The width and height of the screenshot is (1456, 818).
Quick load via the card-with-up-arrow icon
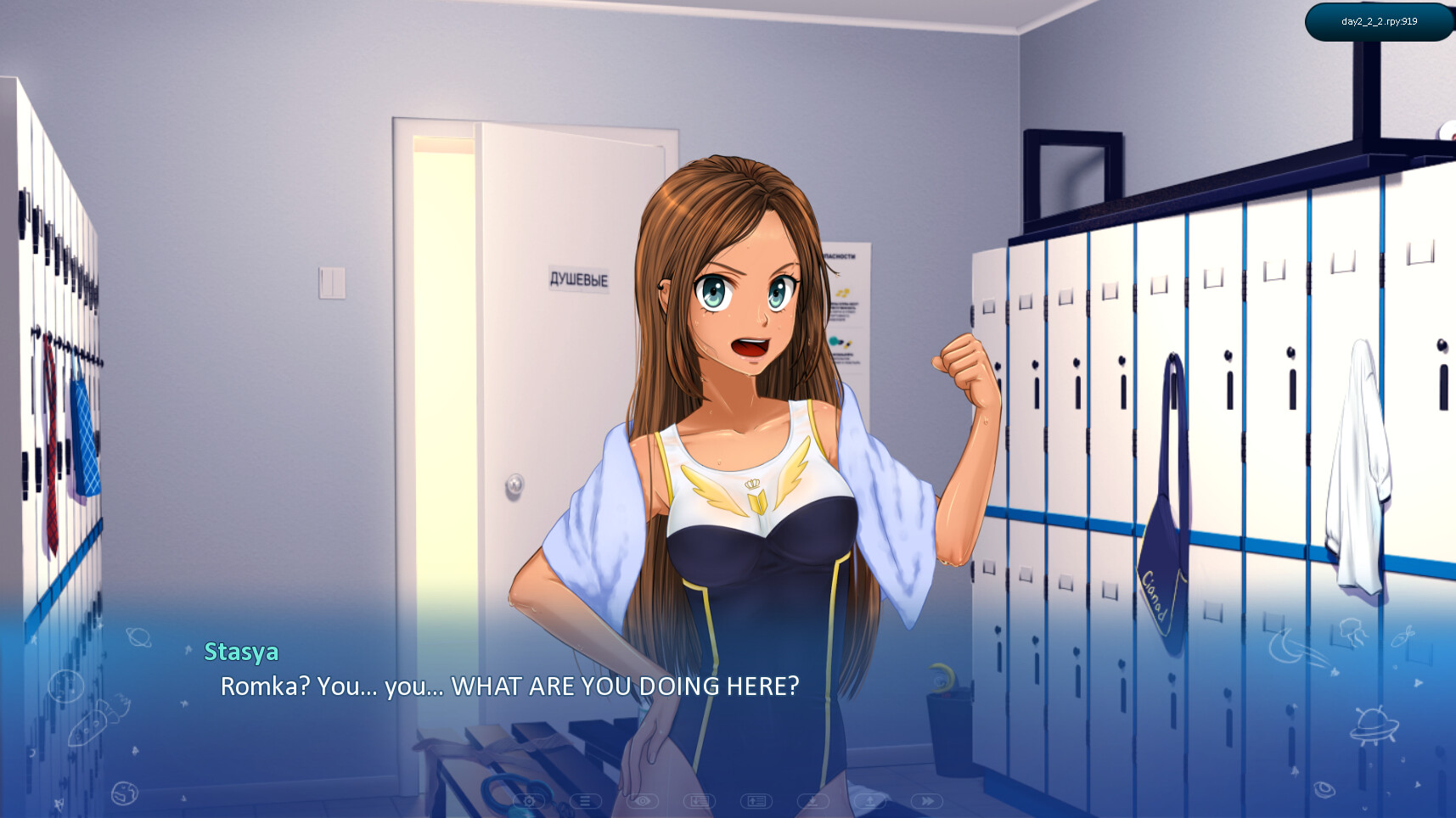click(756, 801)
